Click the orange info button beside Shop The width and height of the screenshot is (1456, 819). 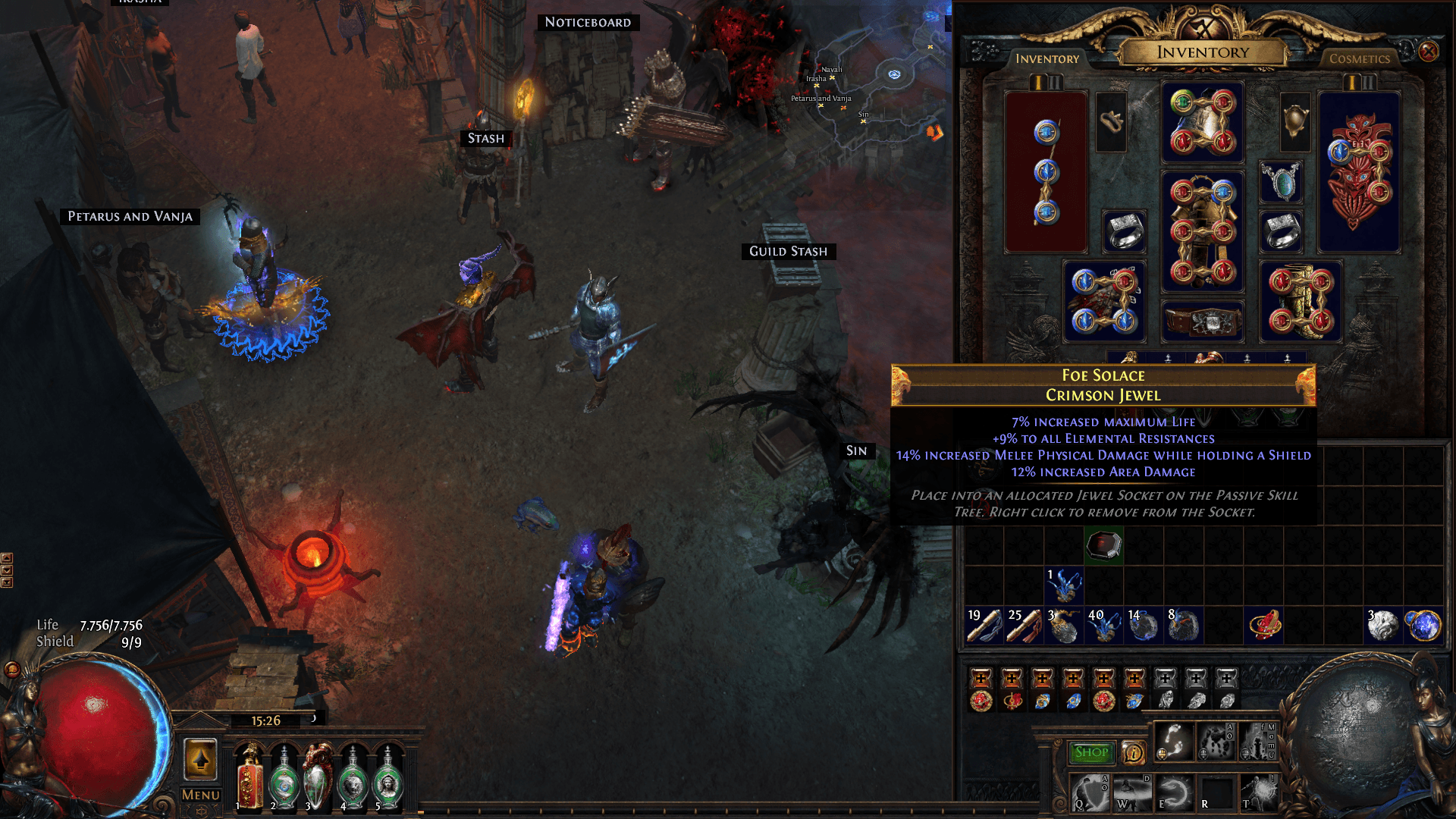pyautogui.click(x=1133, y=752)
